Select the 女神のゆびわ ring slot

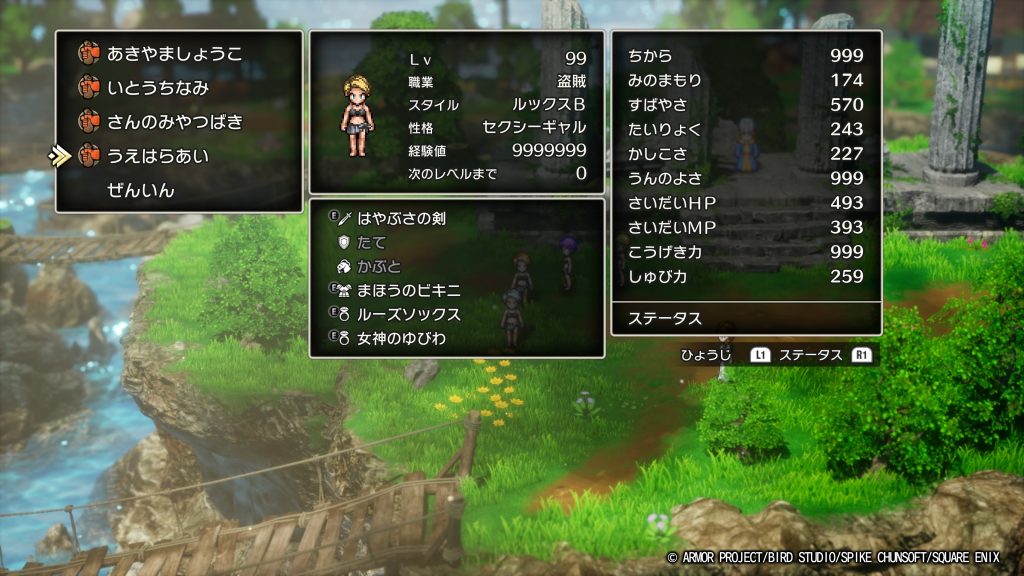(x=400, y=338)
